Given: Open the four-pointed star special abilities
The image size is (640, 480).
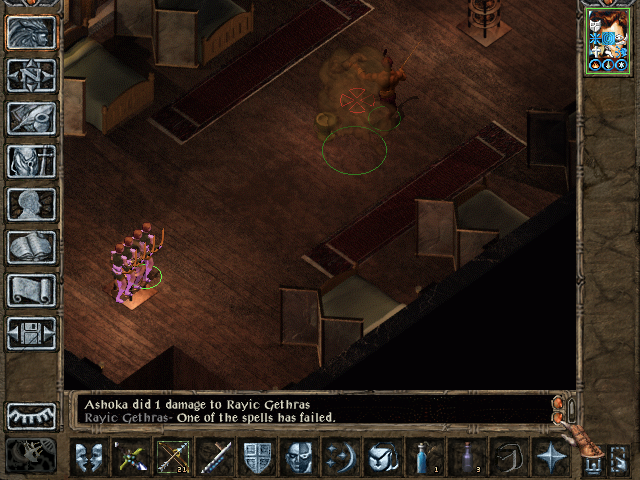Looking at the screenshot, I should coord(550,458).
